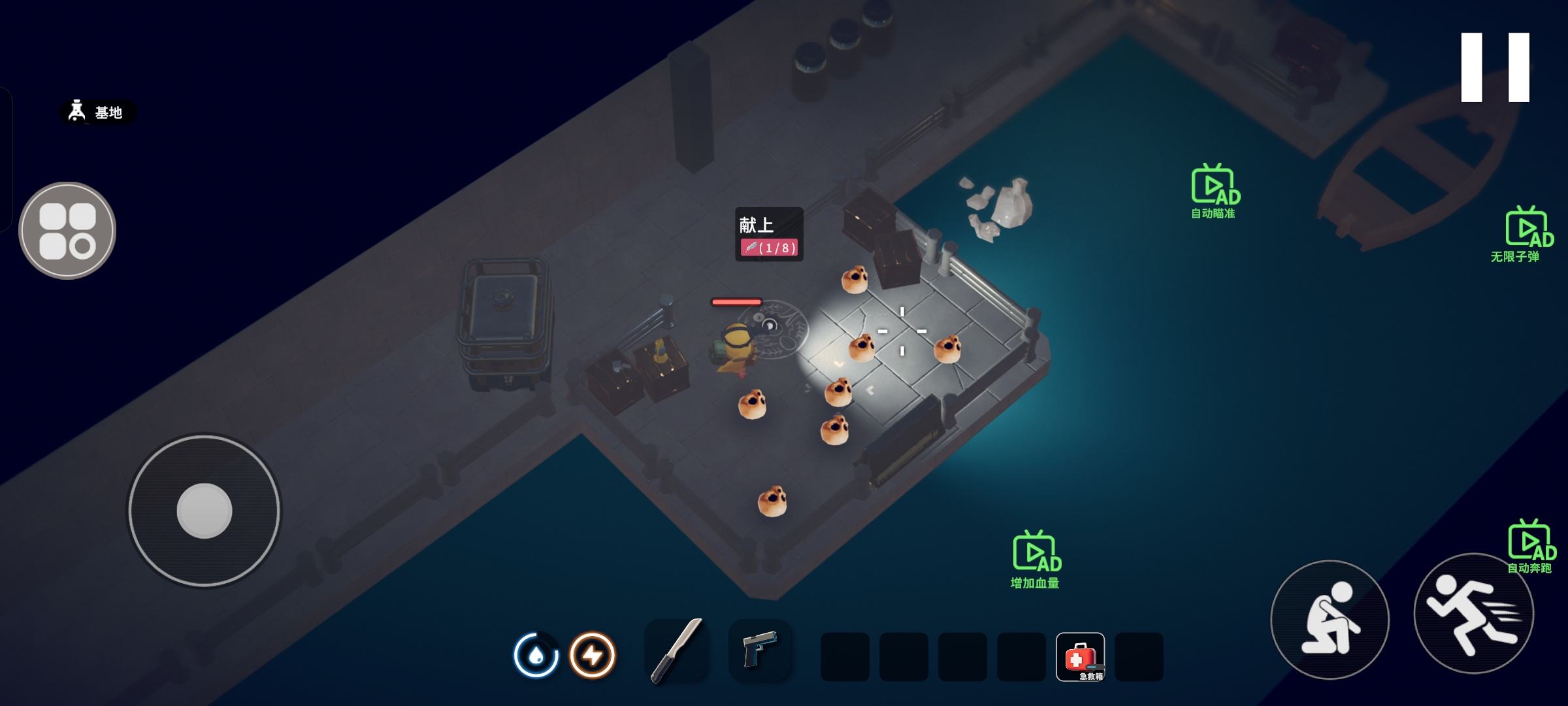Watch ad for 增加血量 extra health
This screenshot has height=706, width=1568.
click(1036, 559)
